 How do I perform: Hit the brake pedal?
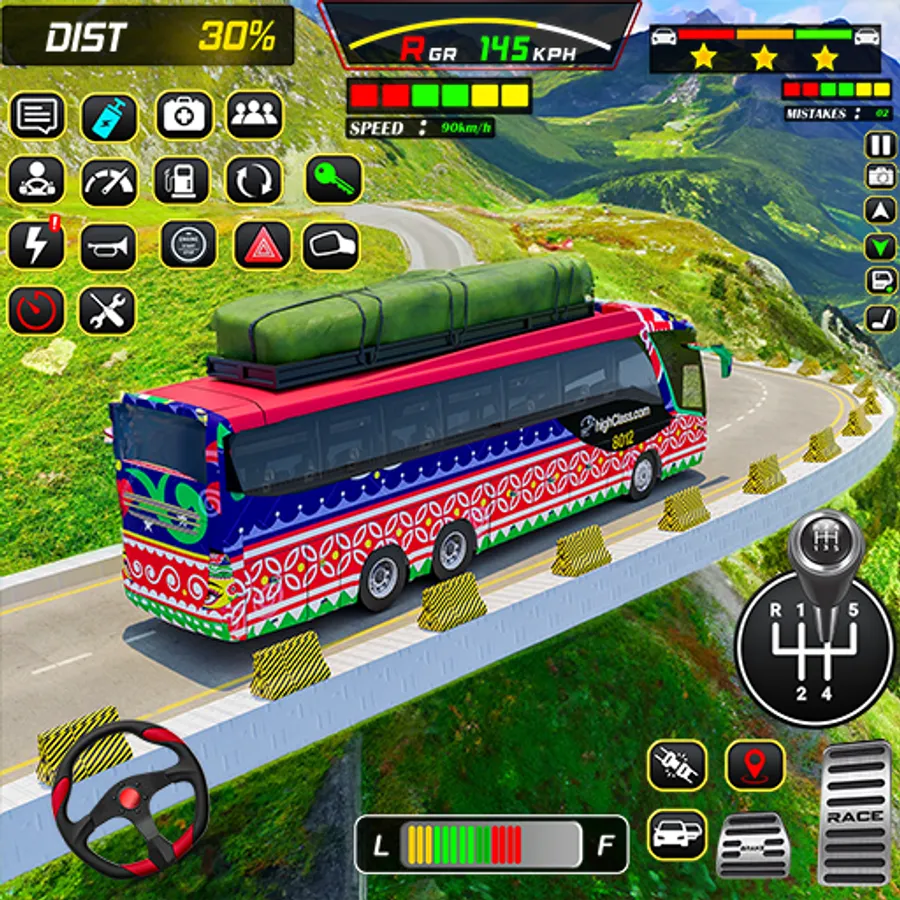pos(753,846)
